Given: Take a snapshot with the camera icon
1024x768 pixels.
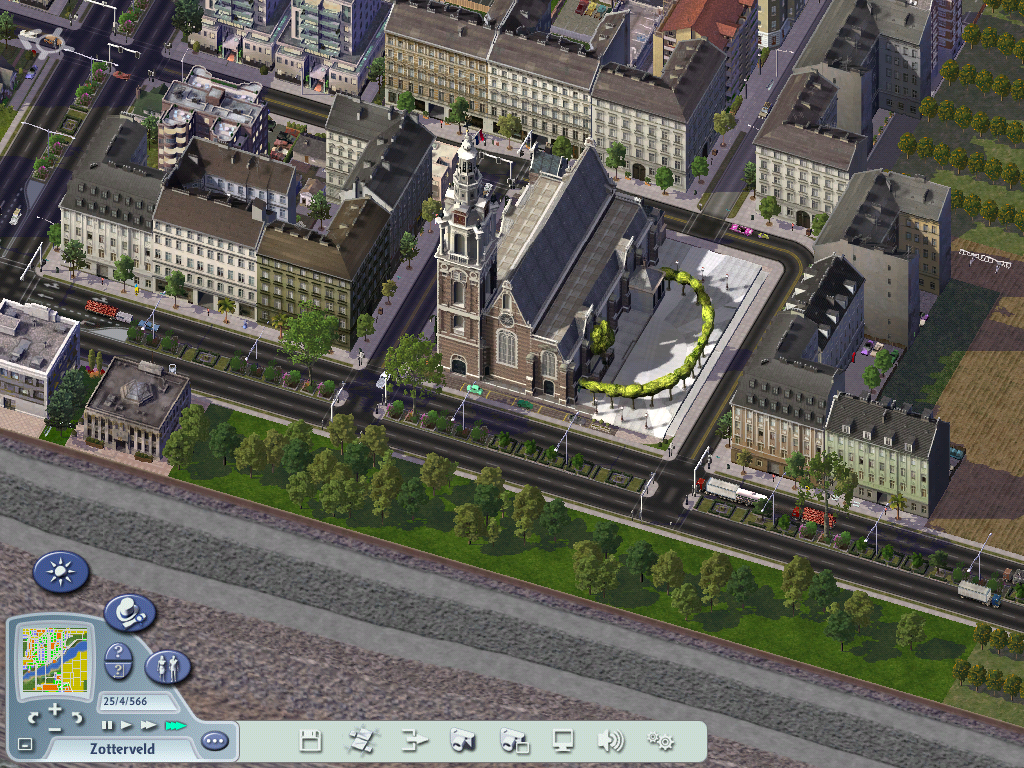Looking at the screenshot, I should point(462,741).
